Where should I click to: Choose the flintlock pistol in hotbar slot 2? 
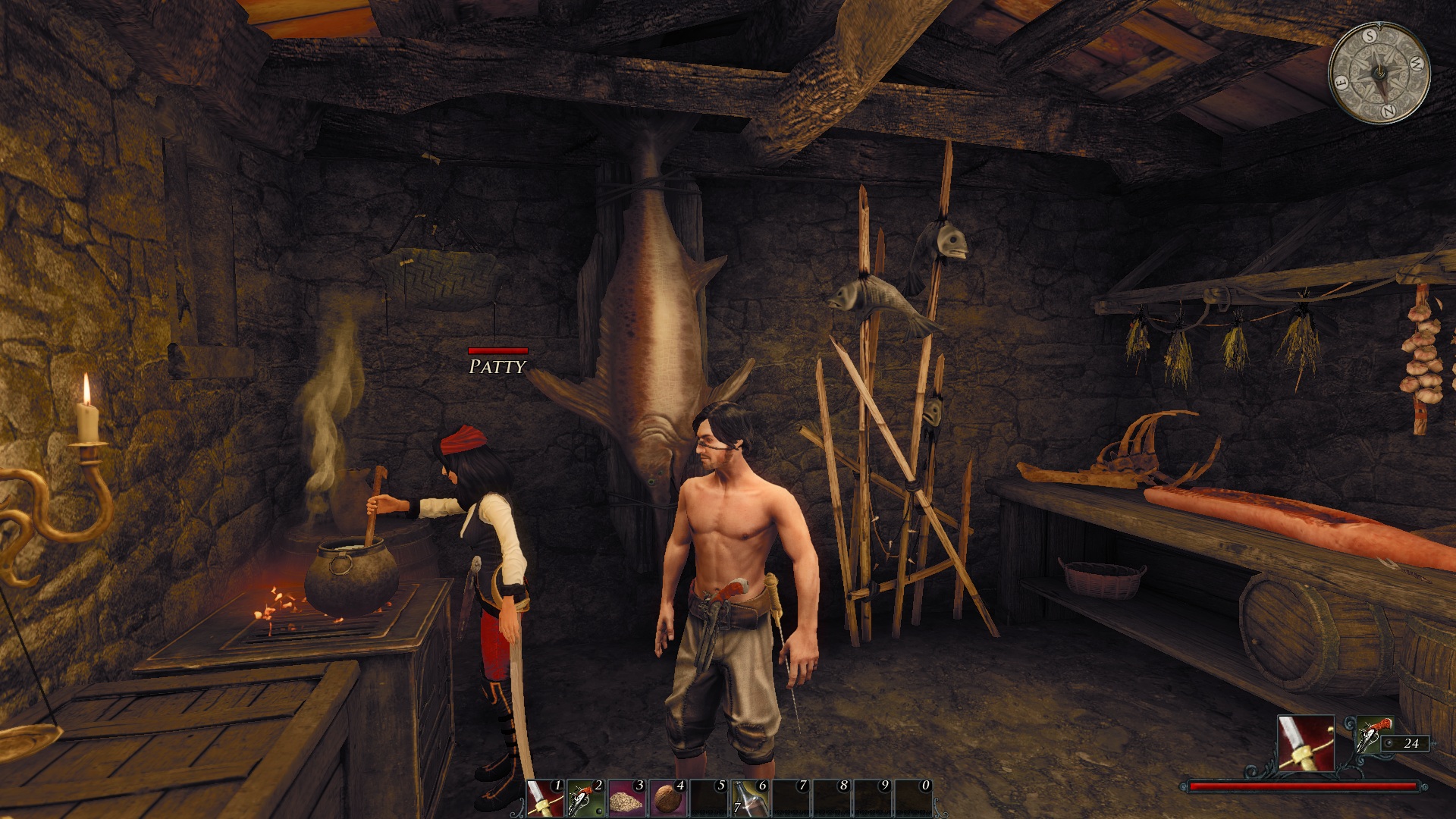coord(586,798)
